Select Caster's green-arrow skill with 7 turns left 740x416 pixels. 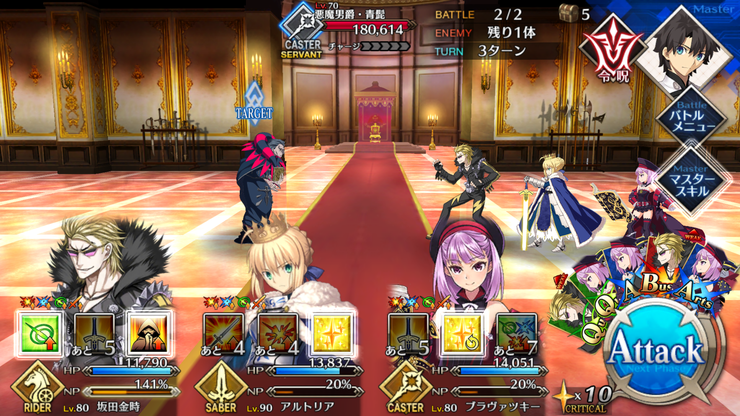[519, 333]
